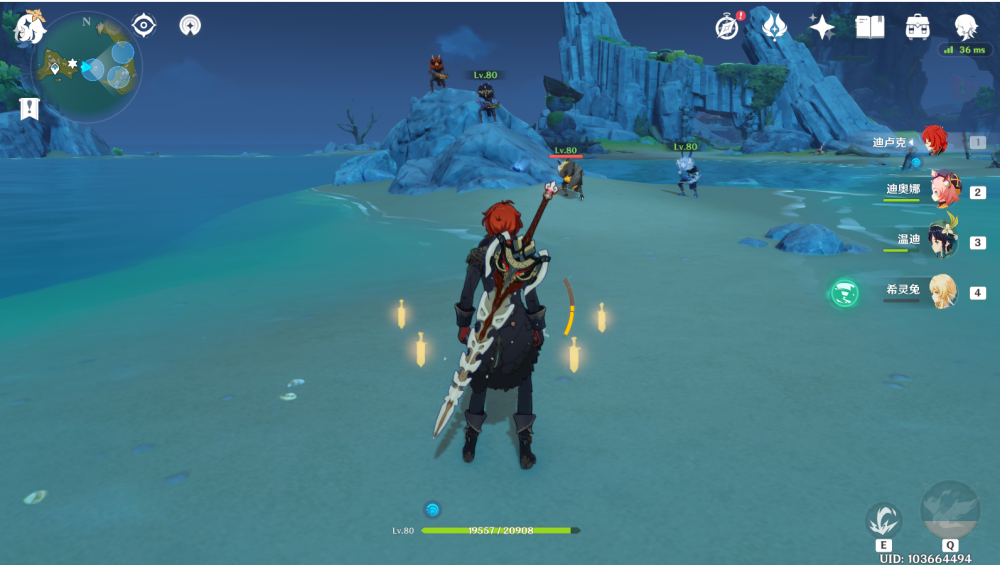Screen dimensions: 1000x565
Task: Open the Paimon main menu
Action: click(28, 27)
